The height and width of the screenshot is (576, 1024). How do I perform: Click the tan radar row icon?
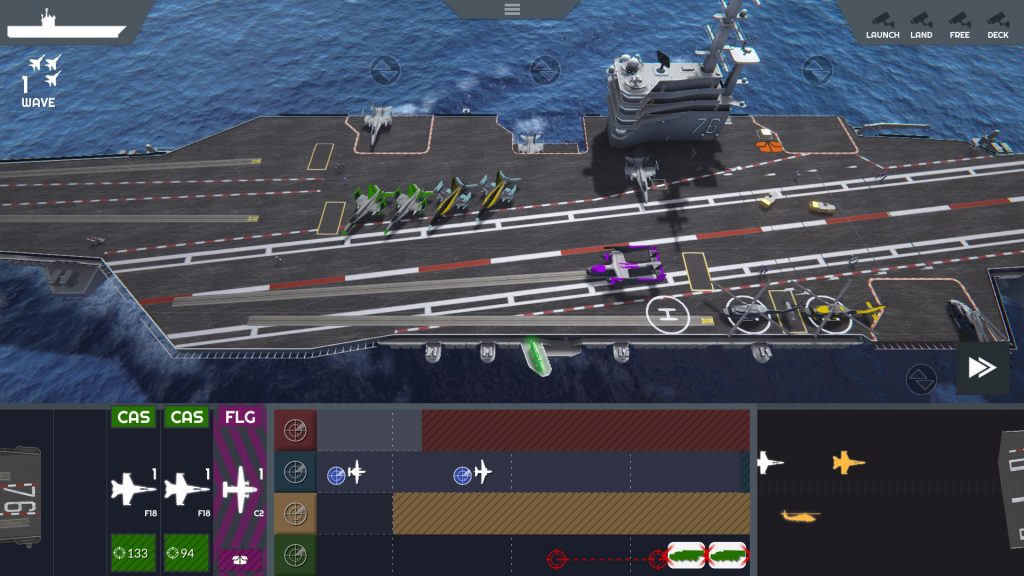tap(295, 513)
